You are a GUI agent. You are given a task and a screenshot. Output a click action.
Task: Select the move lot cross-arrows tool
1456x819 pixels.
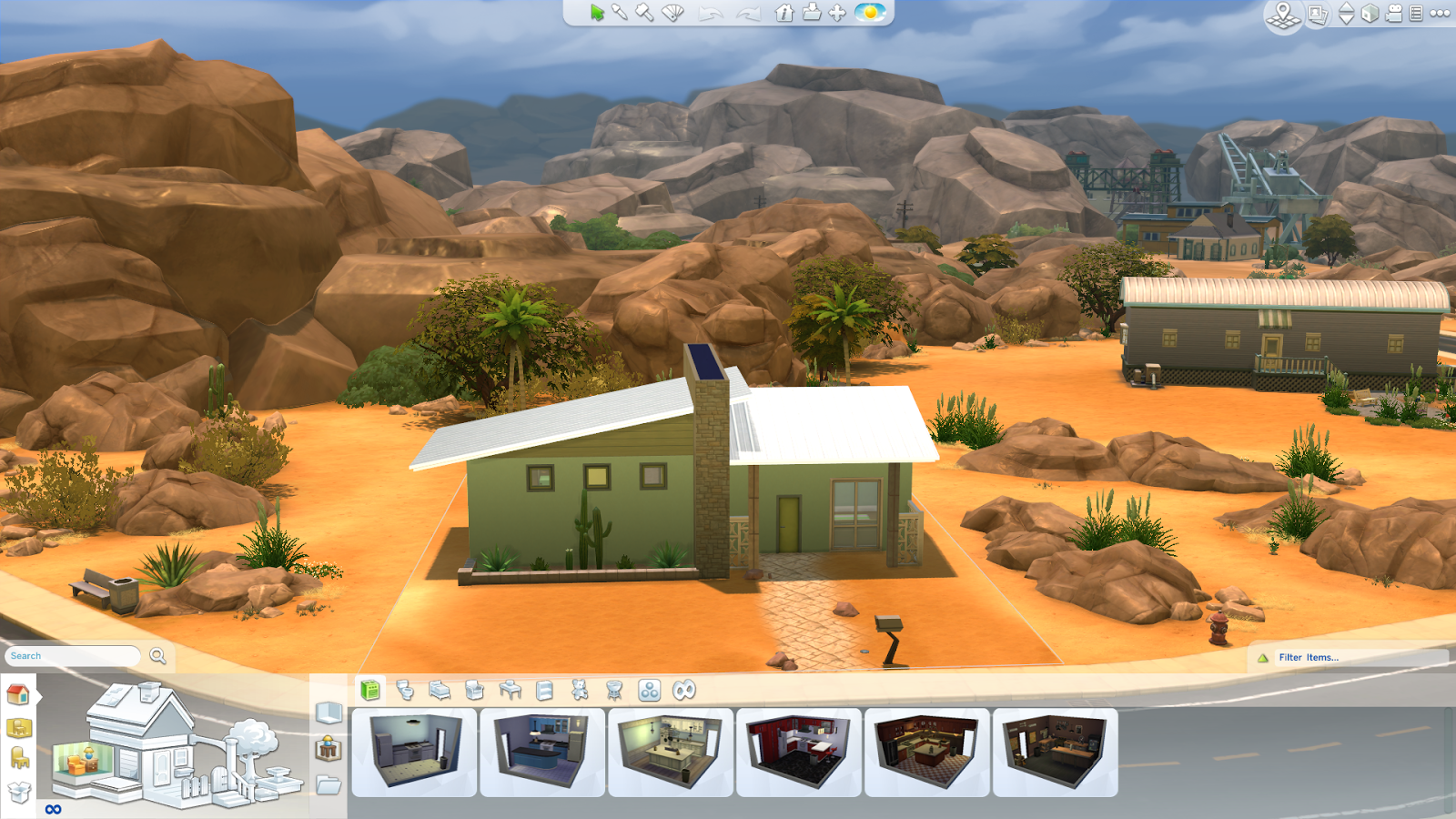pyautogui.click(x=837, y=13)
